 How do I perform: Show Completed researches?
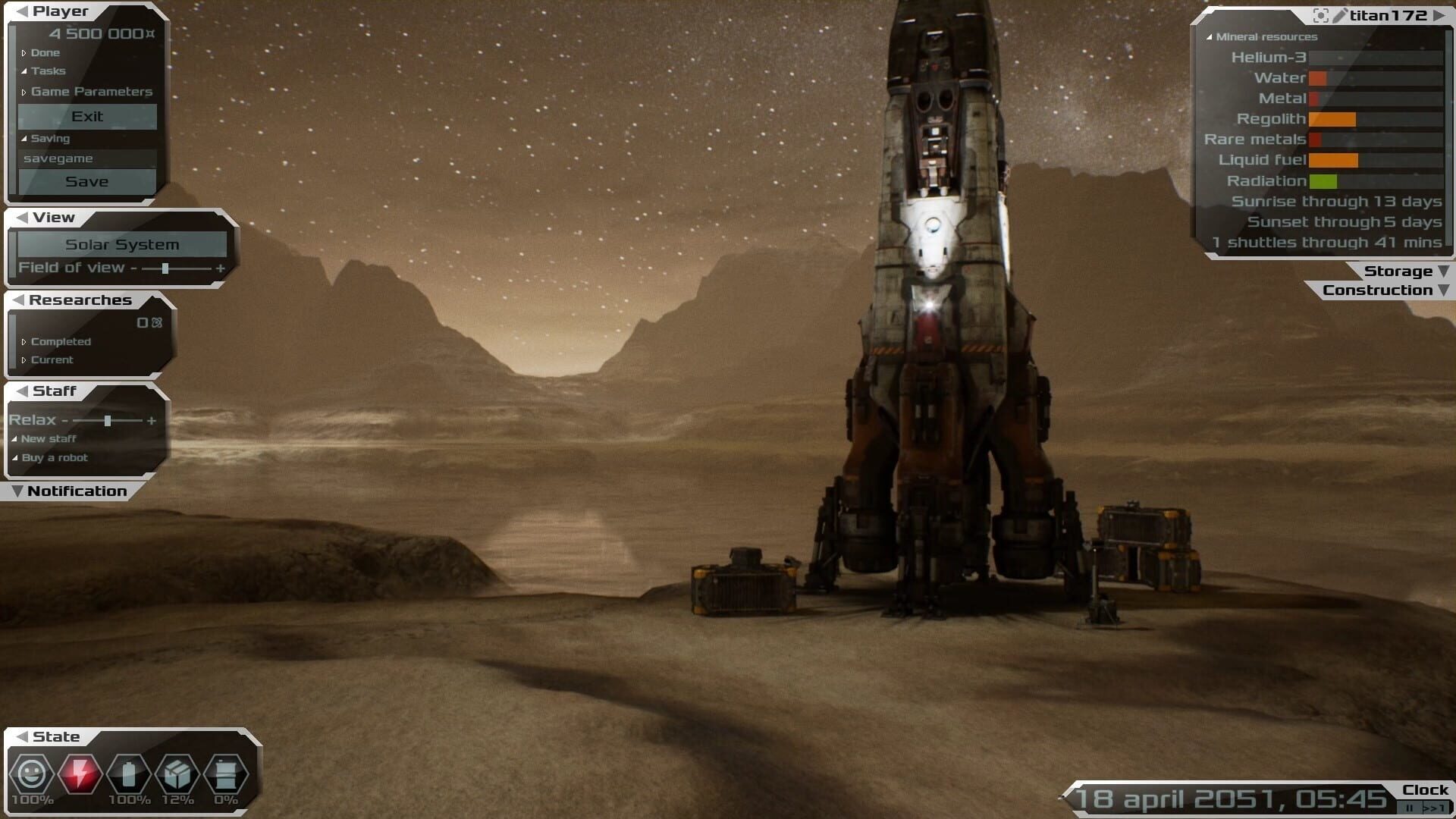click(60, 342)
